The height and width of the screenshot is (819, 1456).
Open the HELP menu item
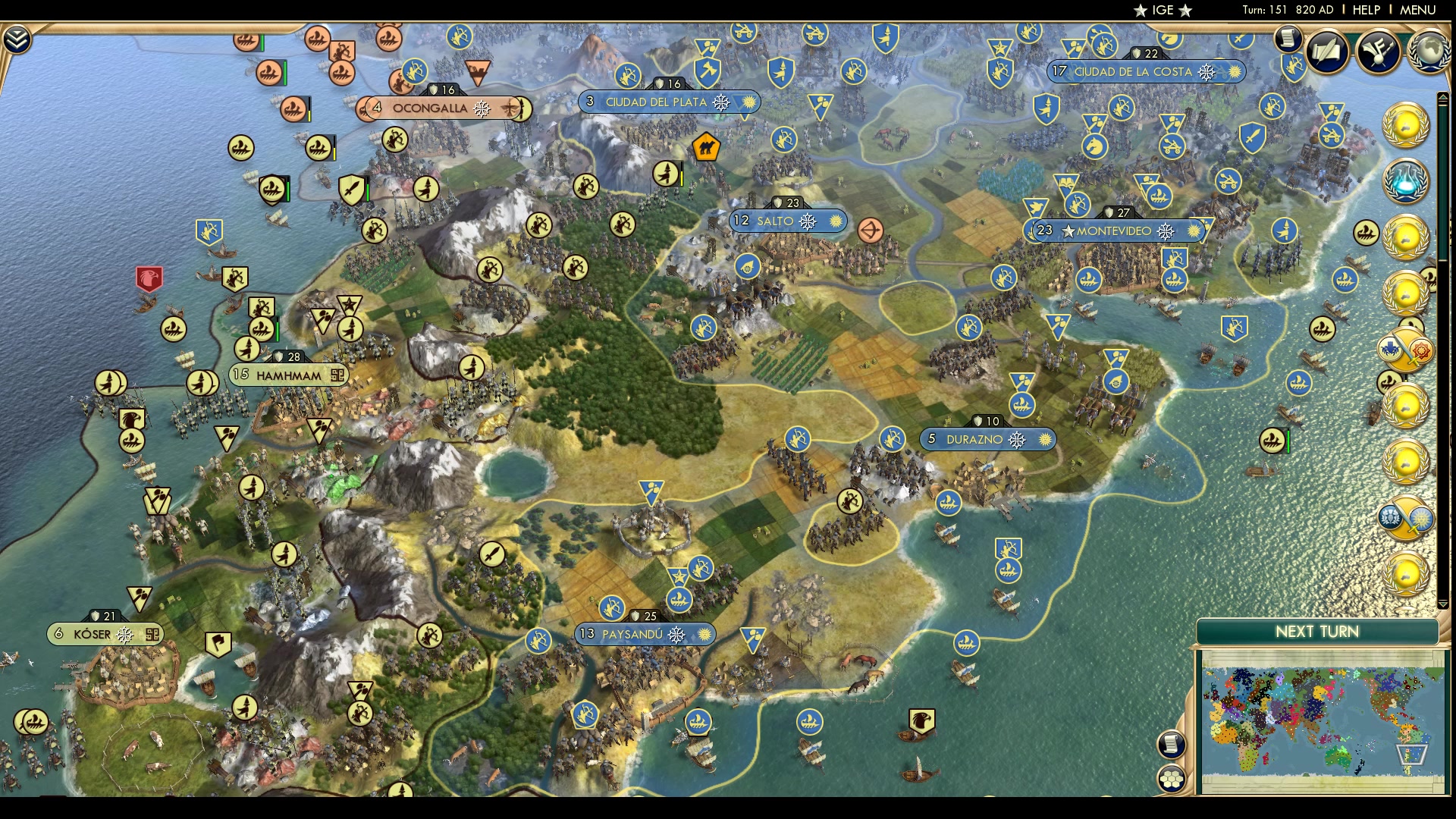coord(1365,9)
